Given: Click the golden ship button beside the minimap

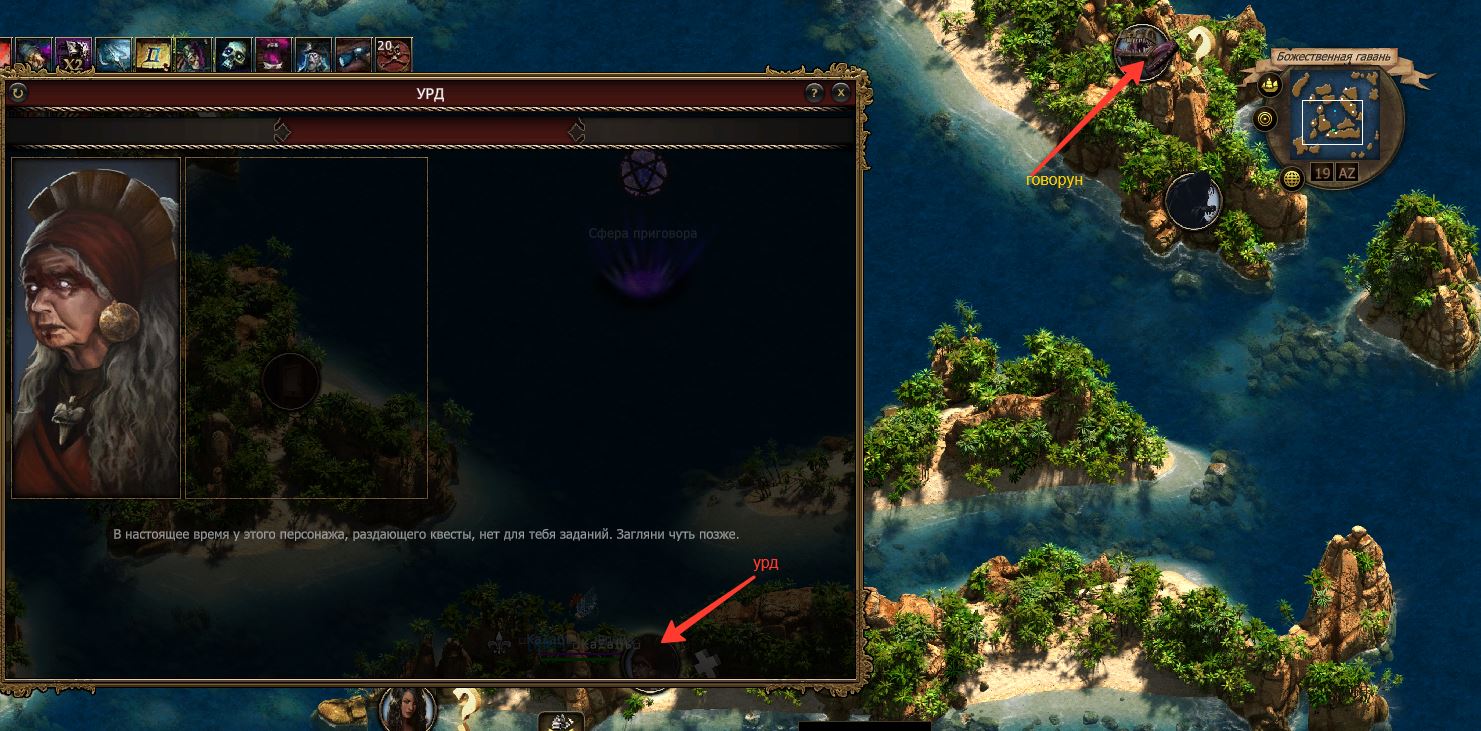Looking at the screenshot, I should click(1270, 85).
